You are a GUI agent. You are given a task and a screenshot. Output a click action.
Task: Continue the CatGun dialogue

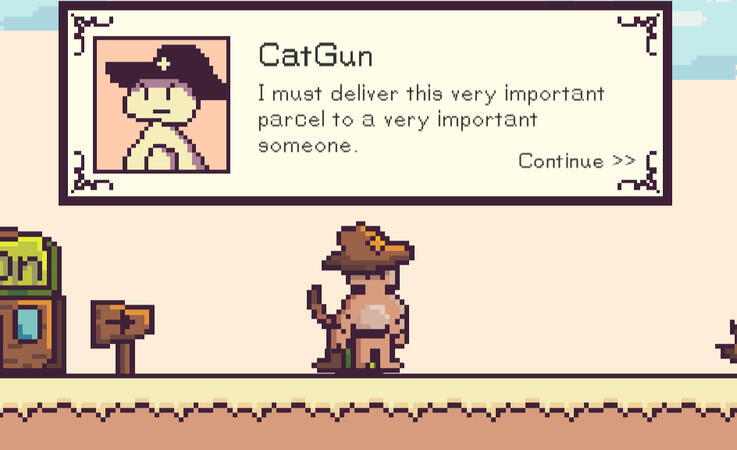tap(577, 161)
